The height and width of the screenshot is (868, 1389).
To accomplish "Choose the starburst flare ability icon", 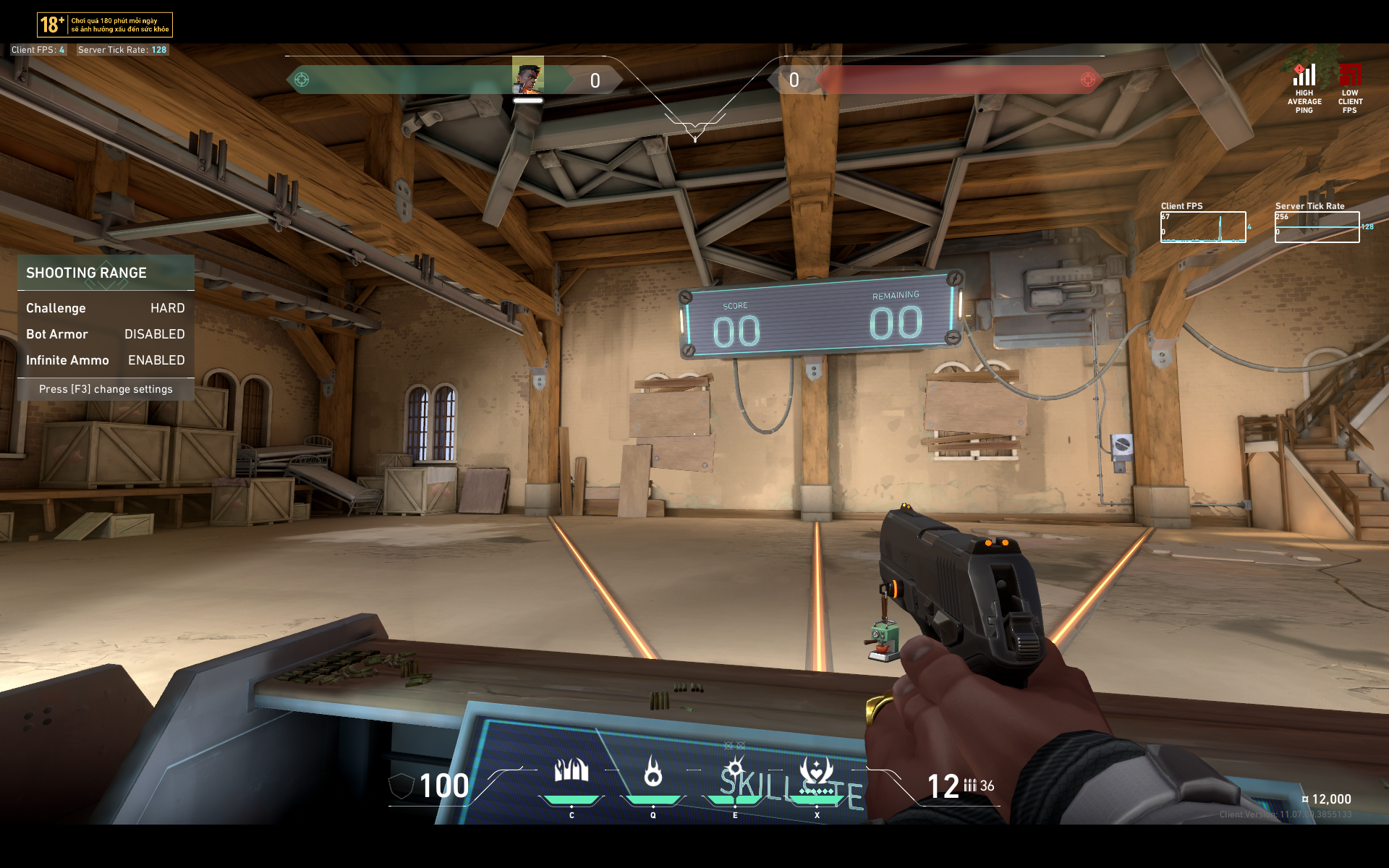I will pos(735,768).
